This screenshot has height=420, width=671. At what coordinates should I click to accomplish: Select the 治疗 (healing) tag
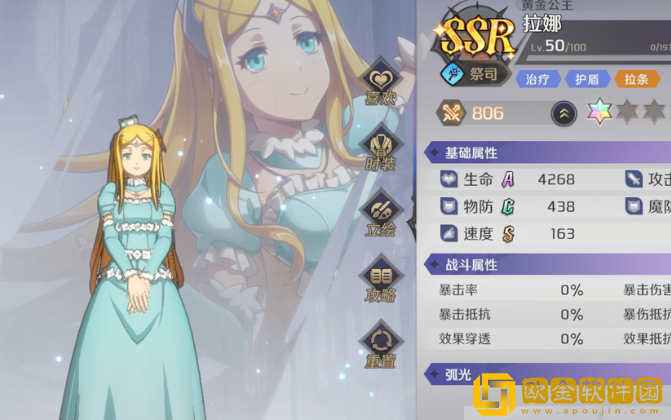538,79
